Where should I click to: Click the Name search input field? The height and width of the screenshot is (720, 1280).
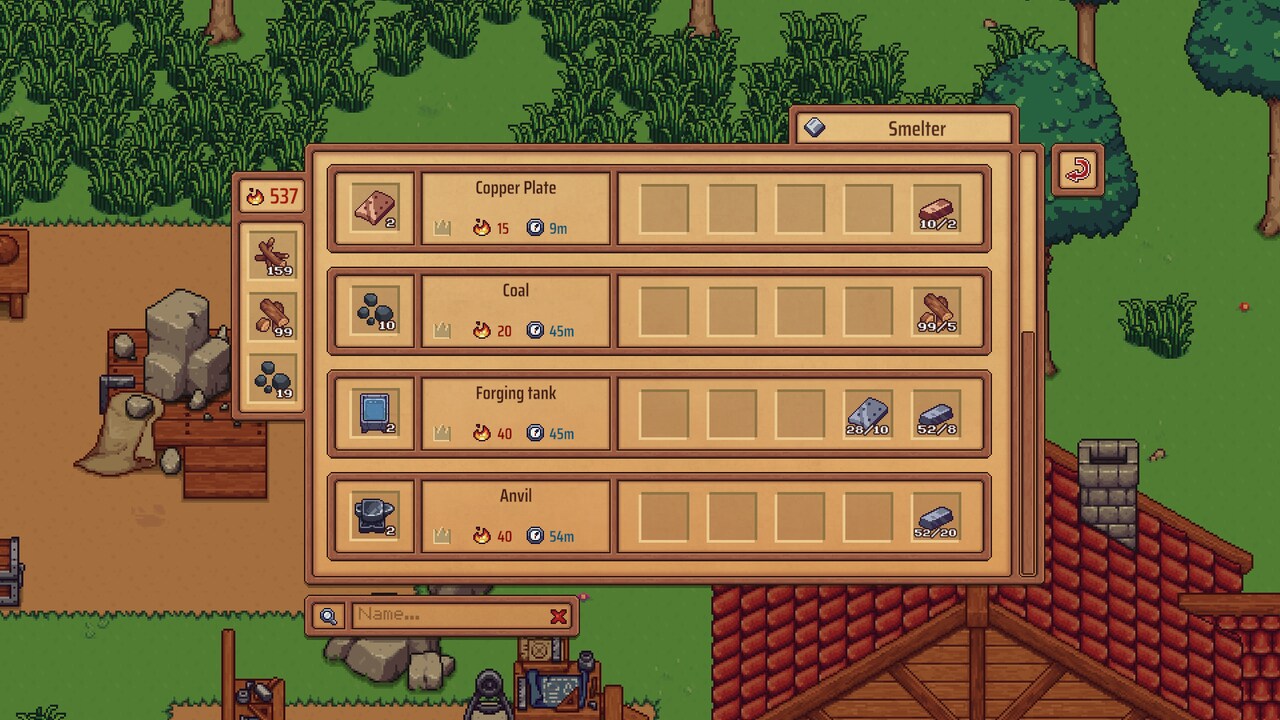(448, 615)
